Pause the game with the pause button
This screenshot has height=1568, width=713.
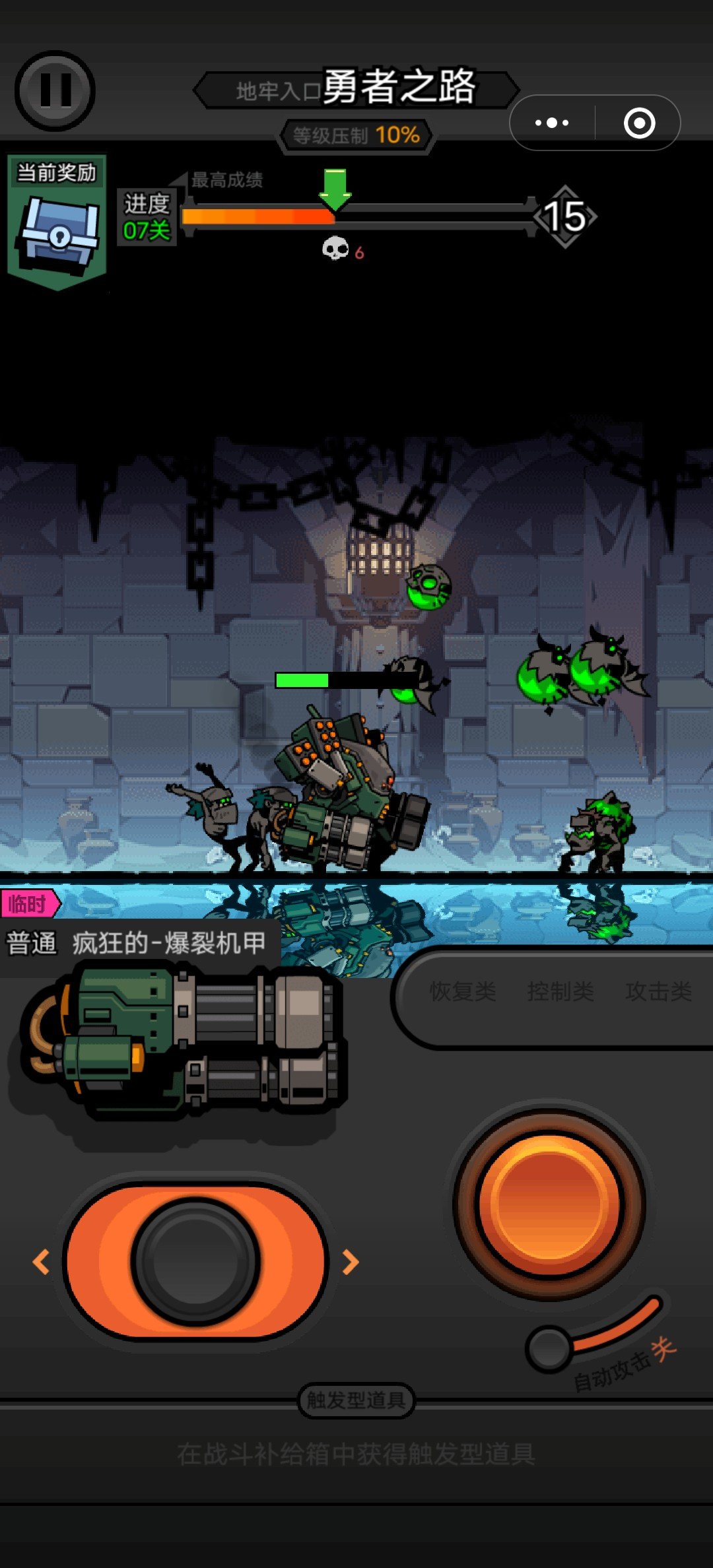[x=55, y=90]
